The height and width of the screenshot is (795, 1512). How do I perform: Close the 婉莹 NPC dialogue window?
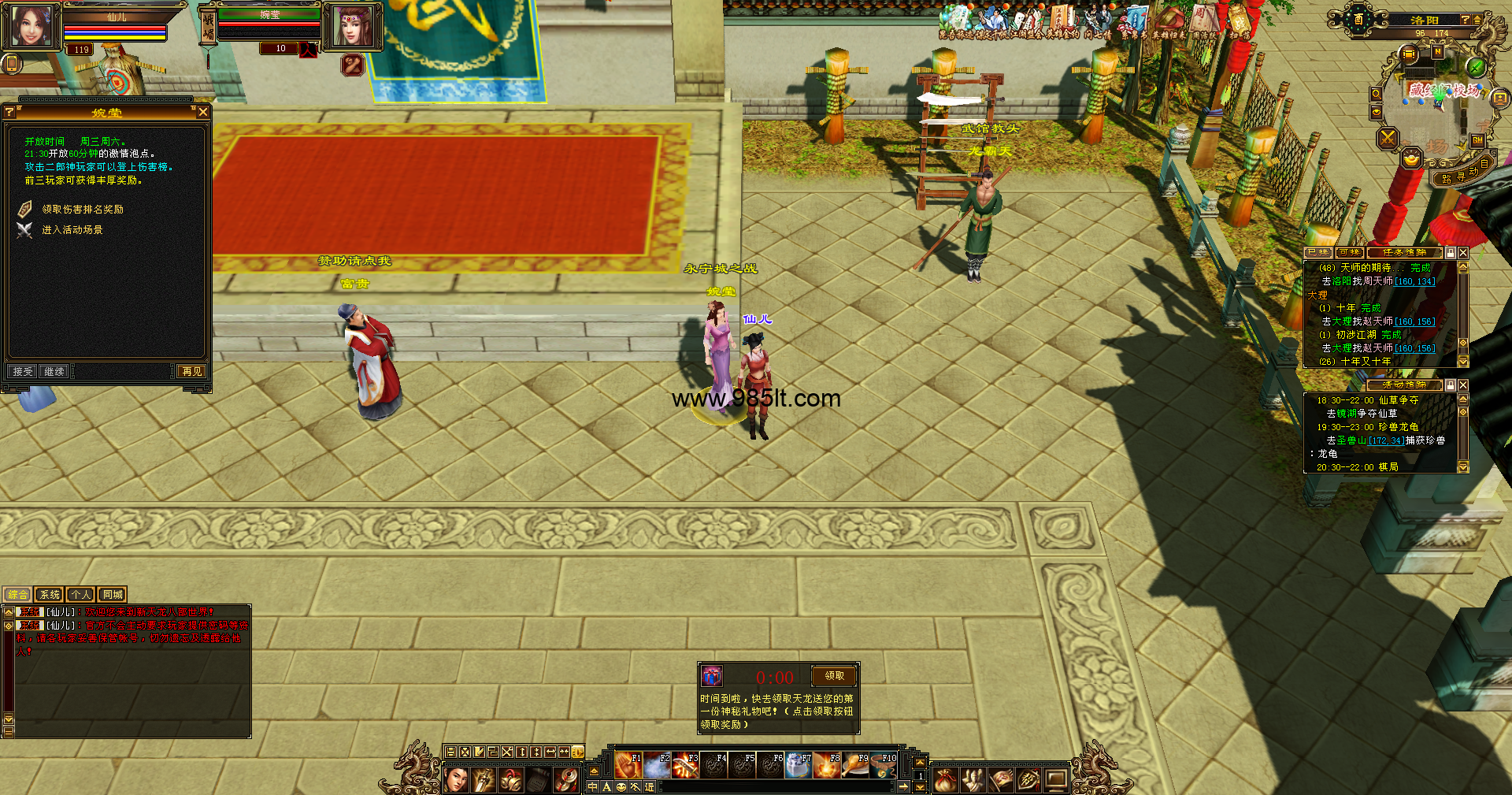click(x=203, y=113)
